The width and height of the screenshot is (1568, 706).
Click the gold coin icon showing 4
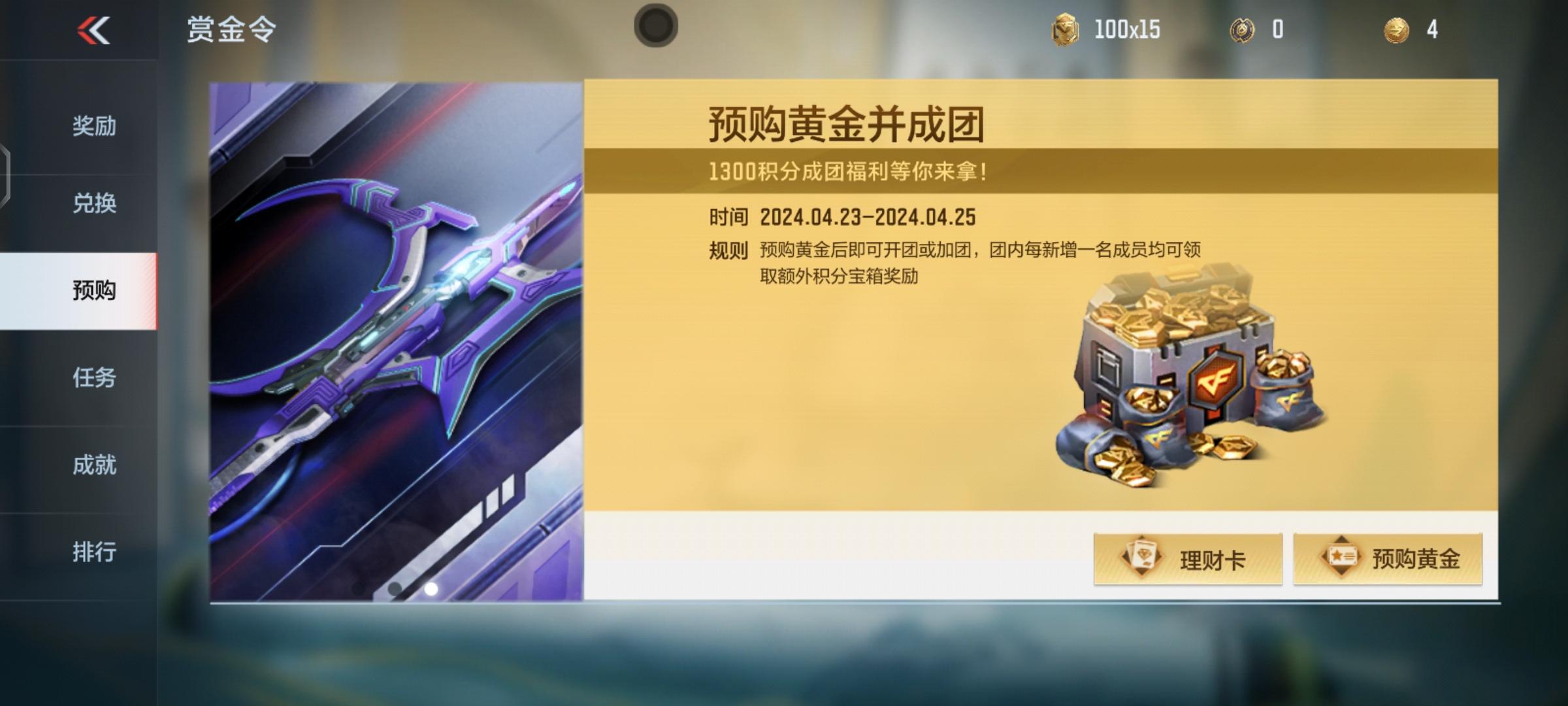1395,29
